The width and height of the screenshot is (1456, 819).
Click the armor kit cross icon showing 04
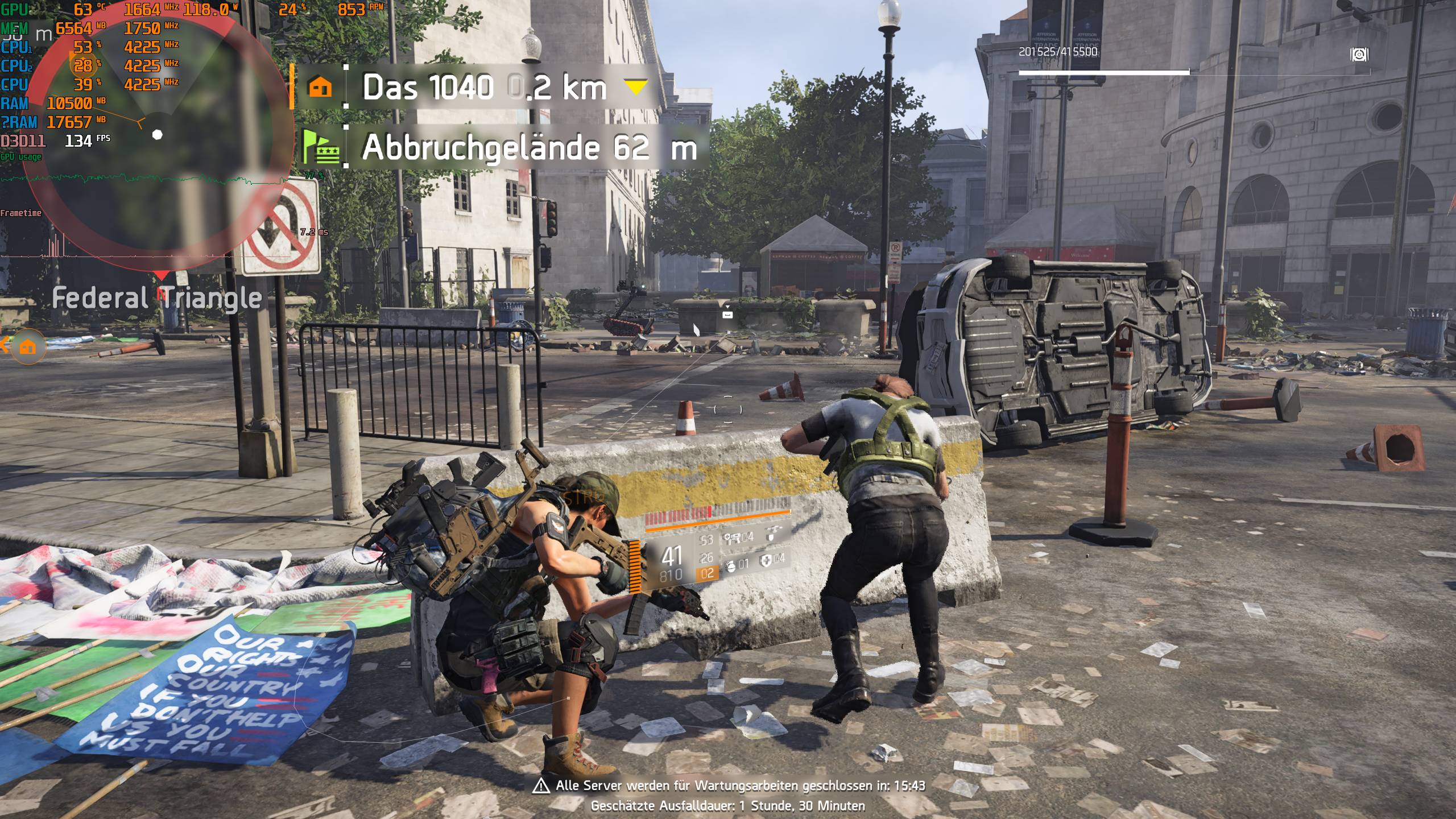pos(766,560)
